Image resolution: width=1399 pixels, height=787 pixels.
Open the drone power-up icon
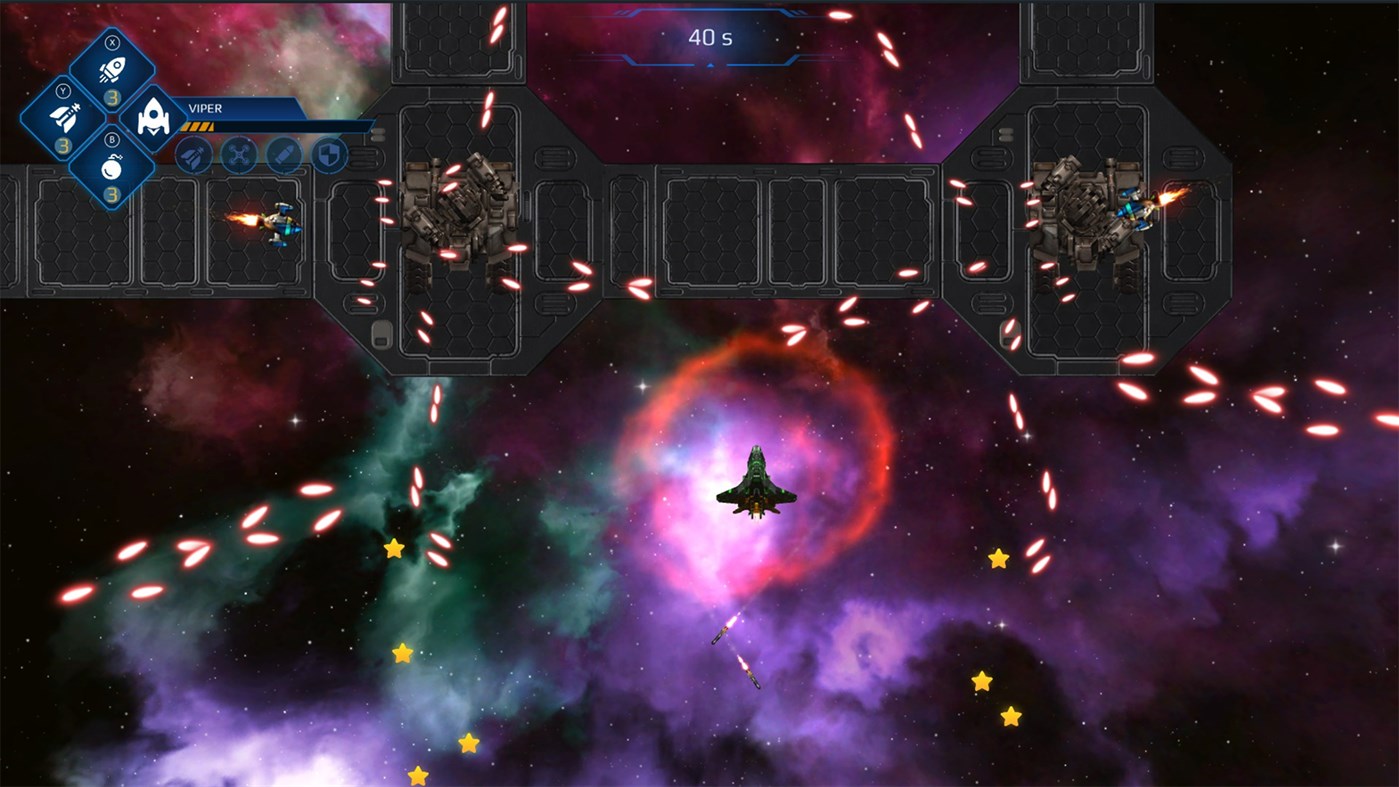238,156
